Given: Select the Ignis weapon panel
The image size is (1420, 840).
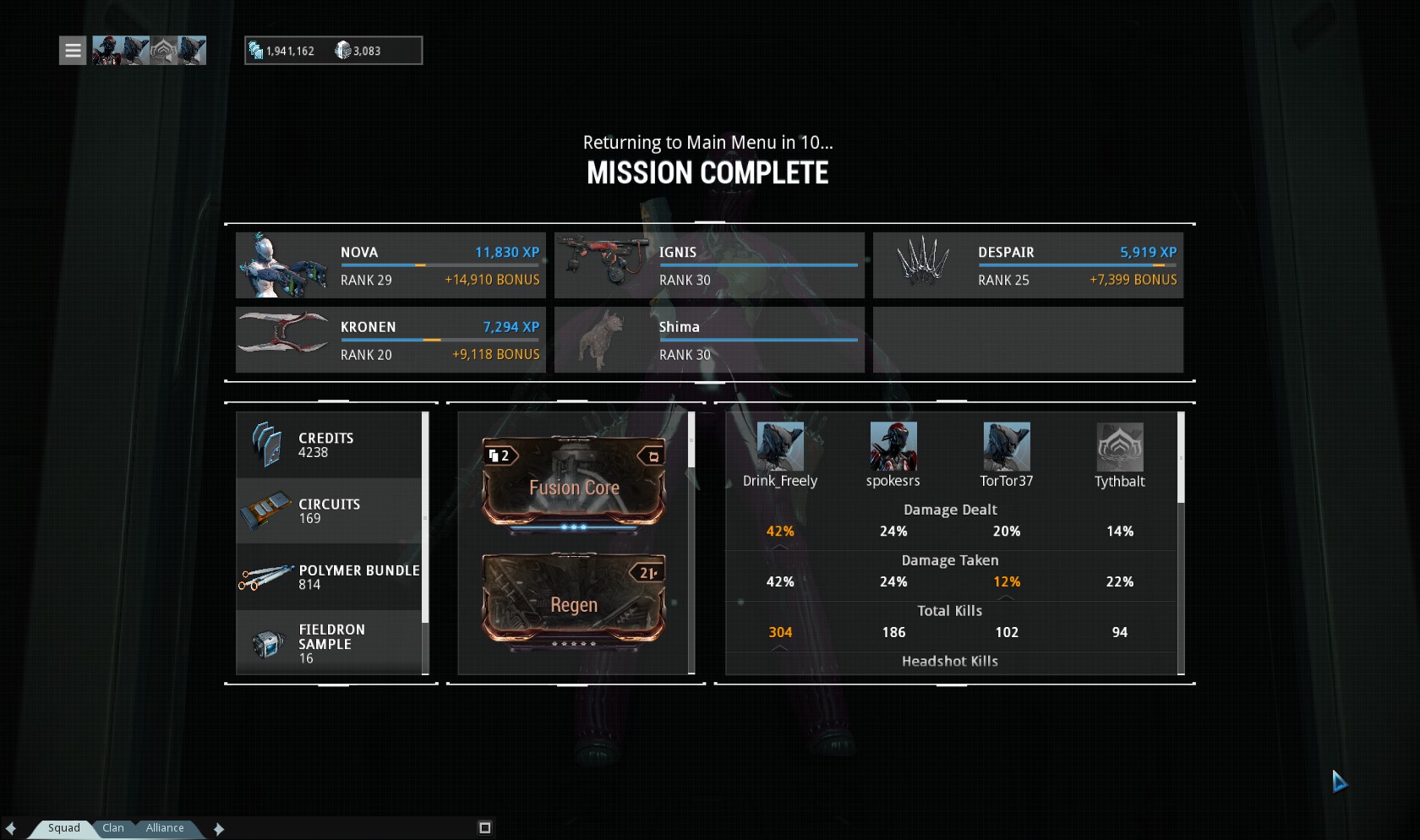Looking at the screenshot, I should tap(709, 265).
